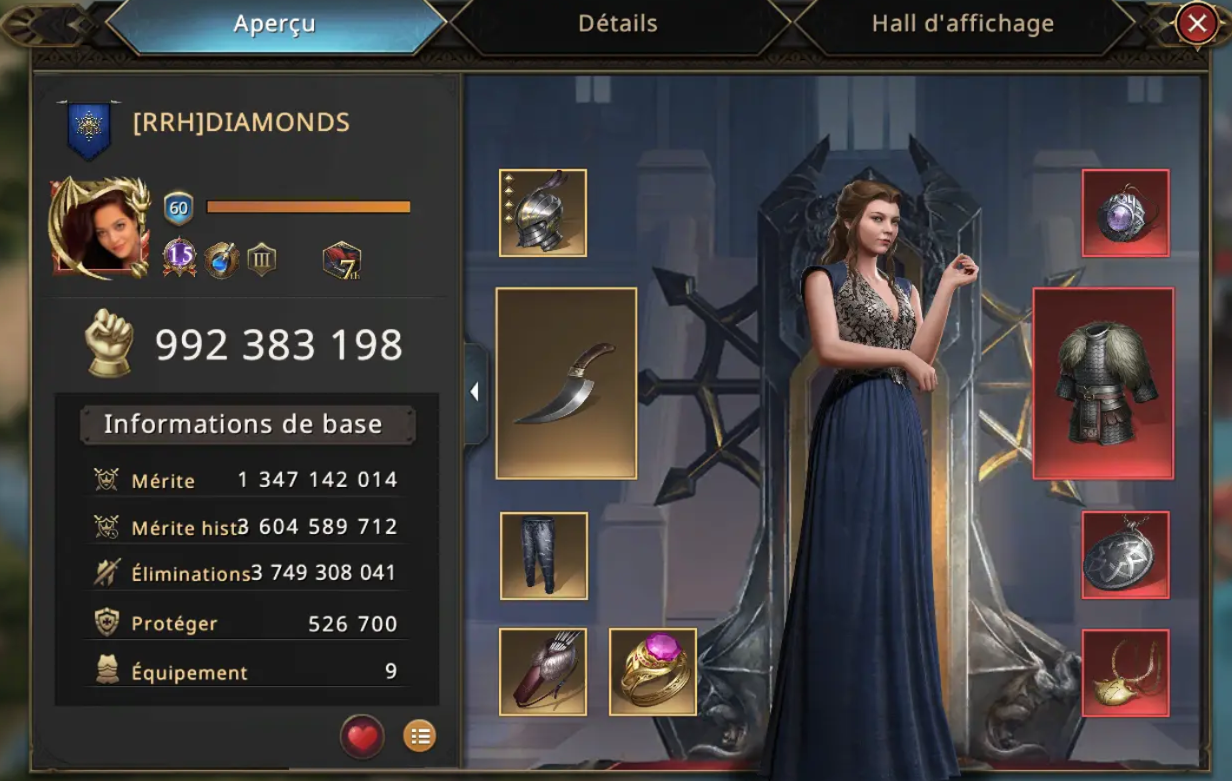Select the dark trousers equipment slot
This screenshot has width=1232, height=781.
544,556
